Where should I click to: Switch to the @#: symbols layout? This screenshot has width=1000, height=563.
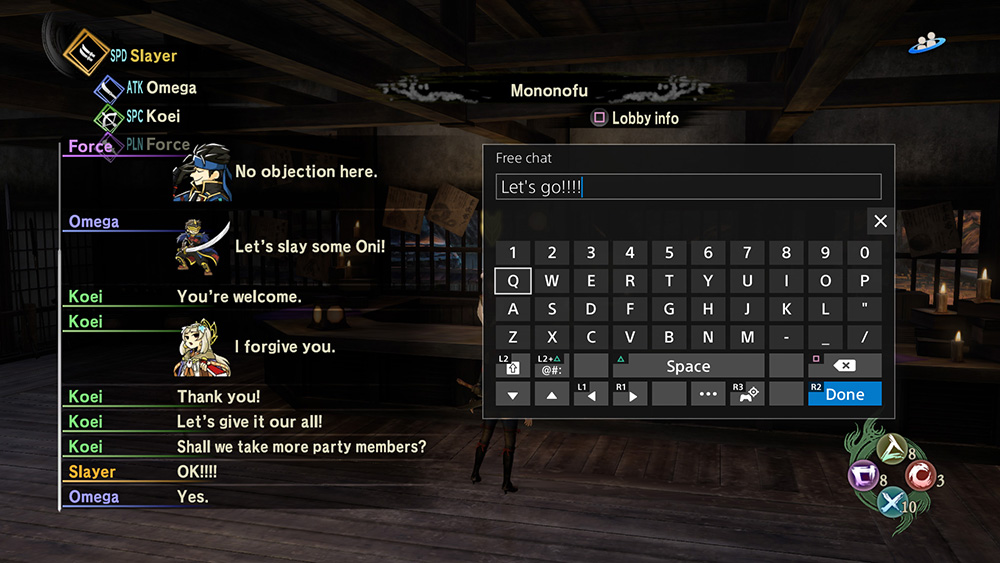coord(552,366)
